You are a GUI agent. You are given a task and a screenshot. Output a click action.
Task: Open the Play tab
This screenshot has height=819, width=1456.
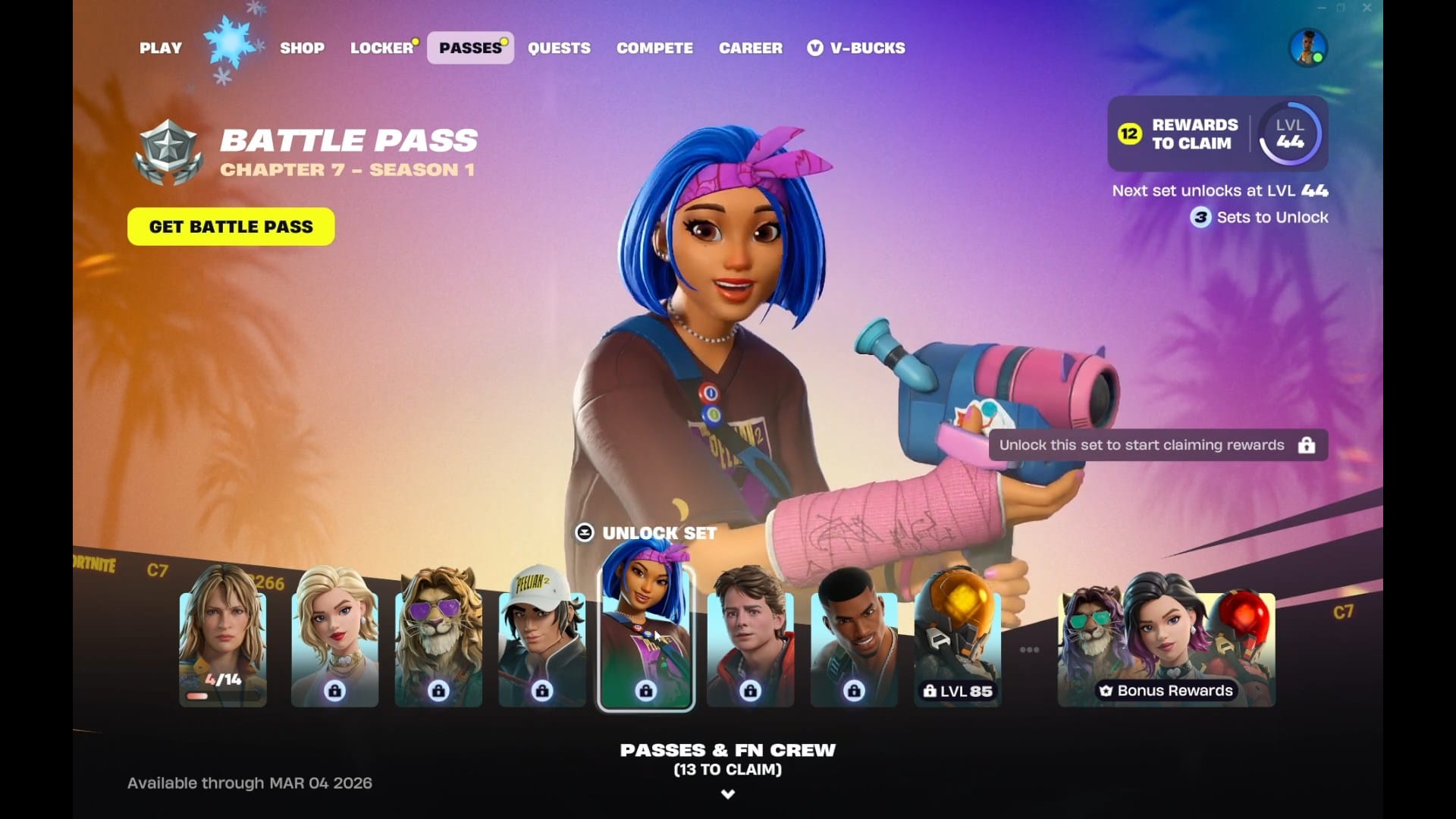[160, 48]
